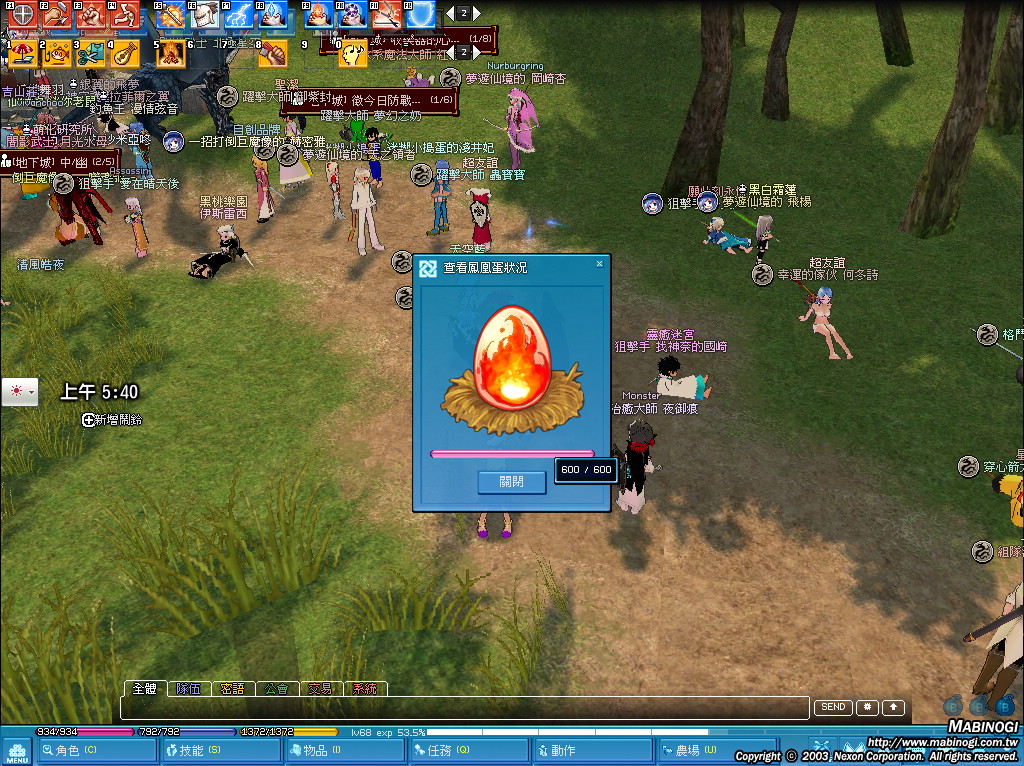Click the SEND chat button

coord(833,708)
